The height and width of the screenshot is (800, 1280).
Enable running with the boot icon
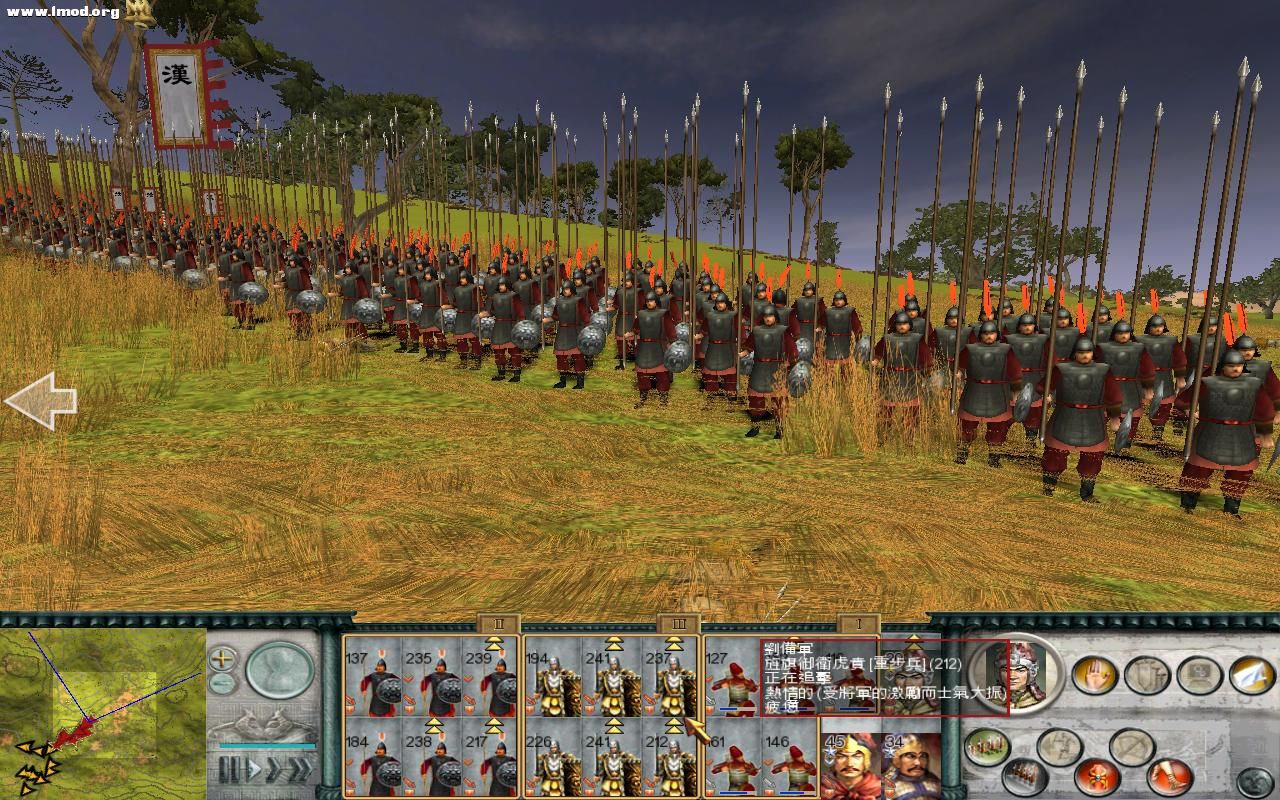(x=1169, y=775)
